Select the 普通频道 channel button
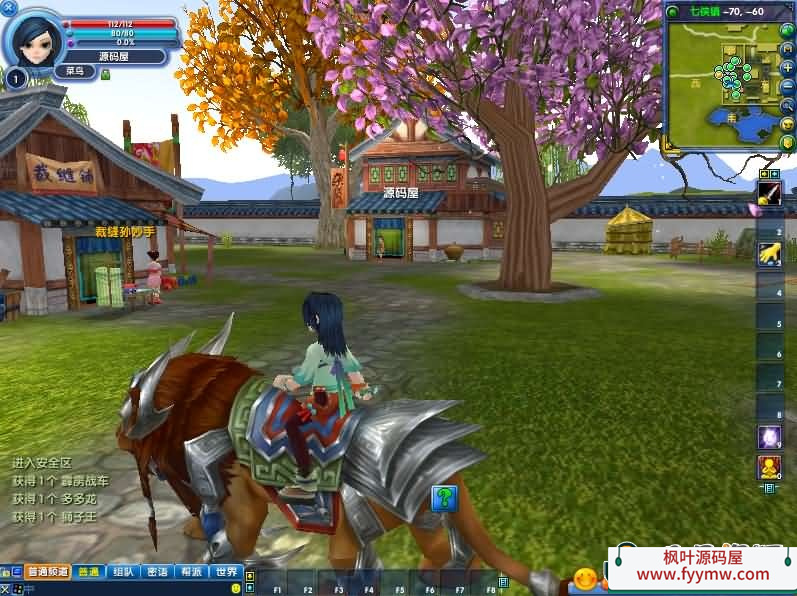This screenshot has width=797, height=596. pyautogui.click(x=47, y=572)
